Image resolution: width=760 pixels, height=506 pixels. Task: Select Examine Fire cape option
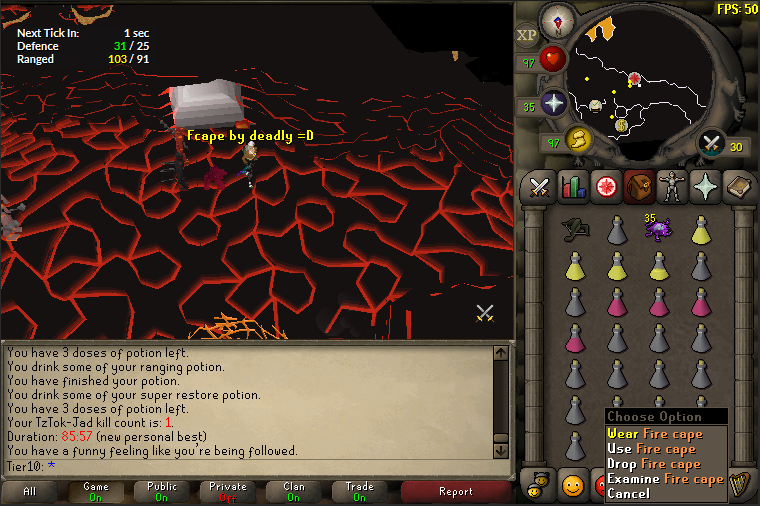pos(665,479)
